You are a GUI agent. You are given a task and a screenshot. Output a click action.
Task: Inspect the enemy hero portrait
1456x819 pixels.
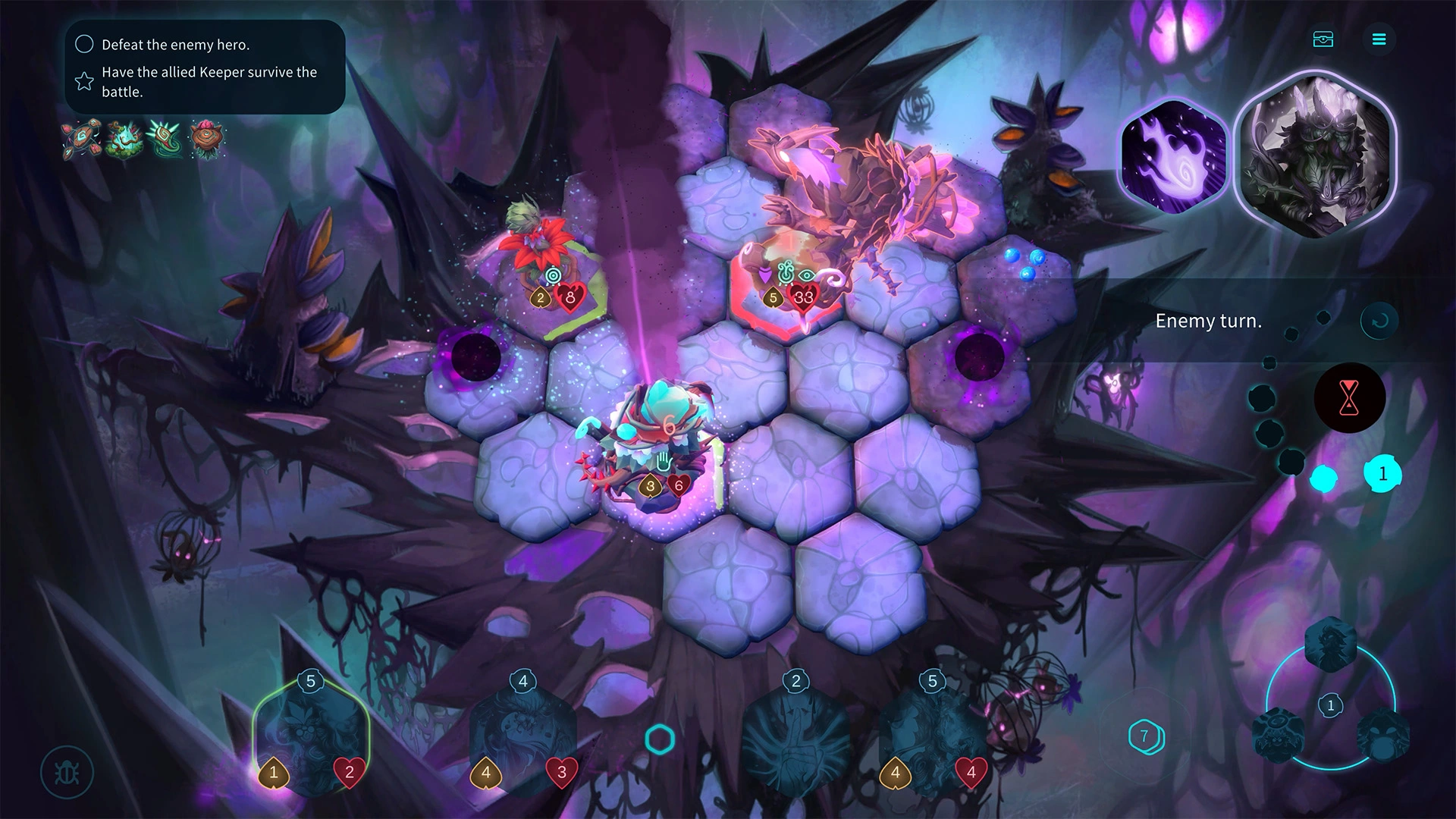[1314, 156]
